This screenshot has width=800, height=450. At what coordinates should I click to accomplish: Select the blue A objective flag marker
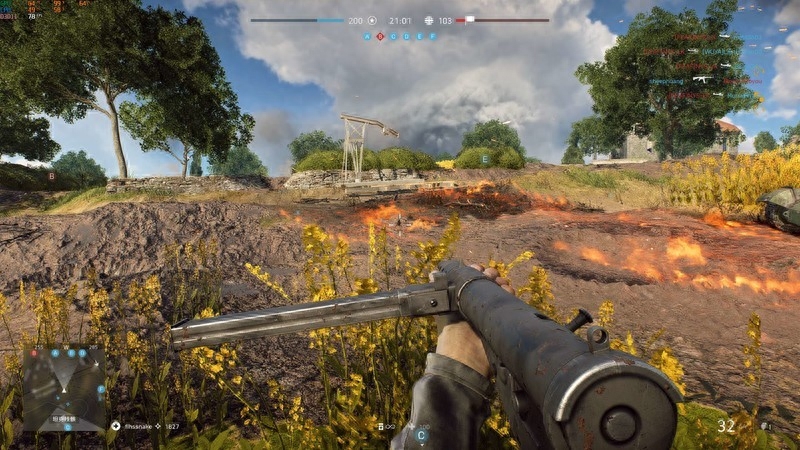(367, 36)
